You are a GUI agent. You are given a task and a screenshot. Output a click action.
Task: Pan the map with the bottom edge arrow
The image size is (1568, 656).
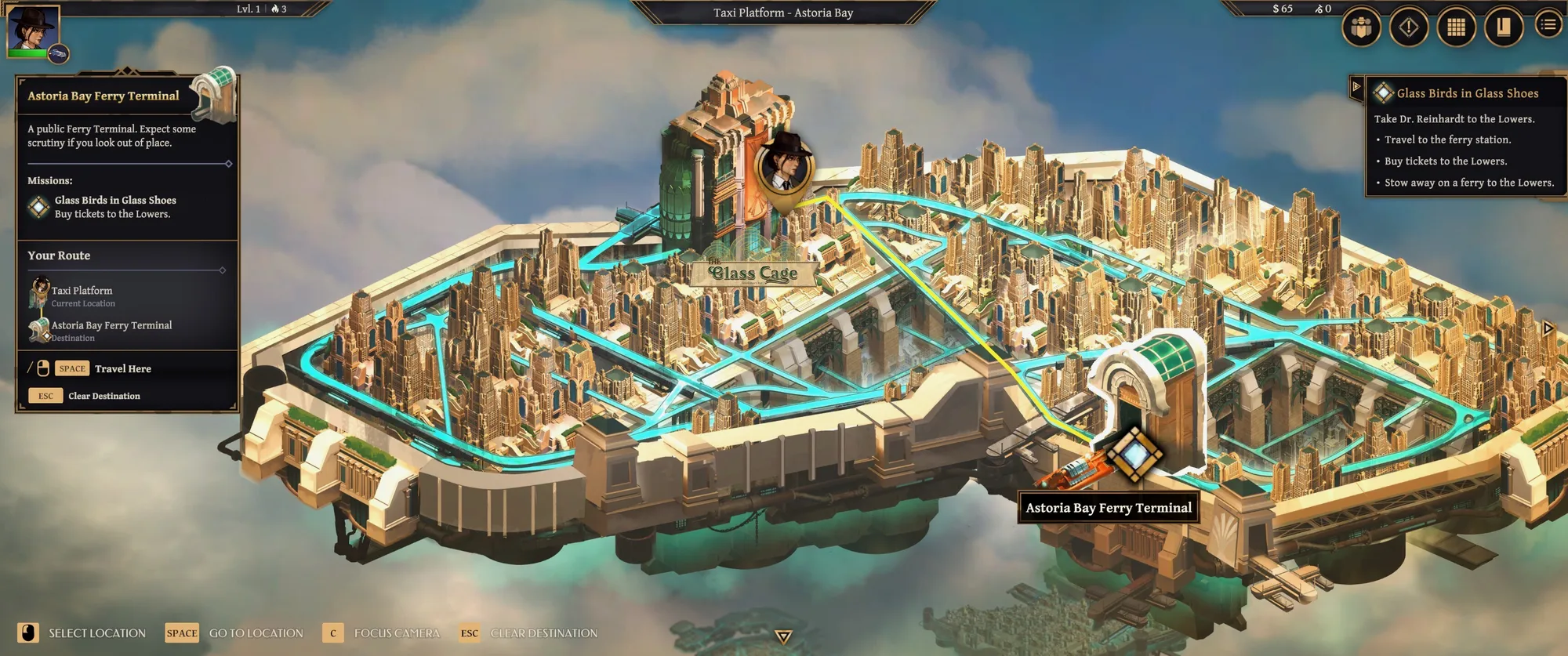[x=783, y=636]
